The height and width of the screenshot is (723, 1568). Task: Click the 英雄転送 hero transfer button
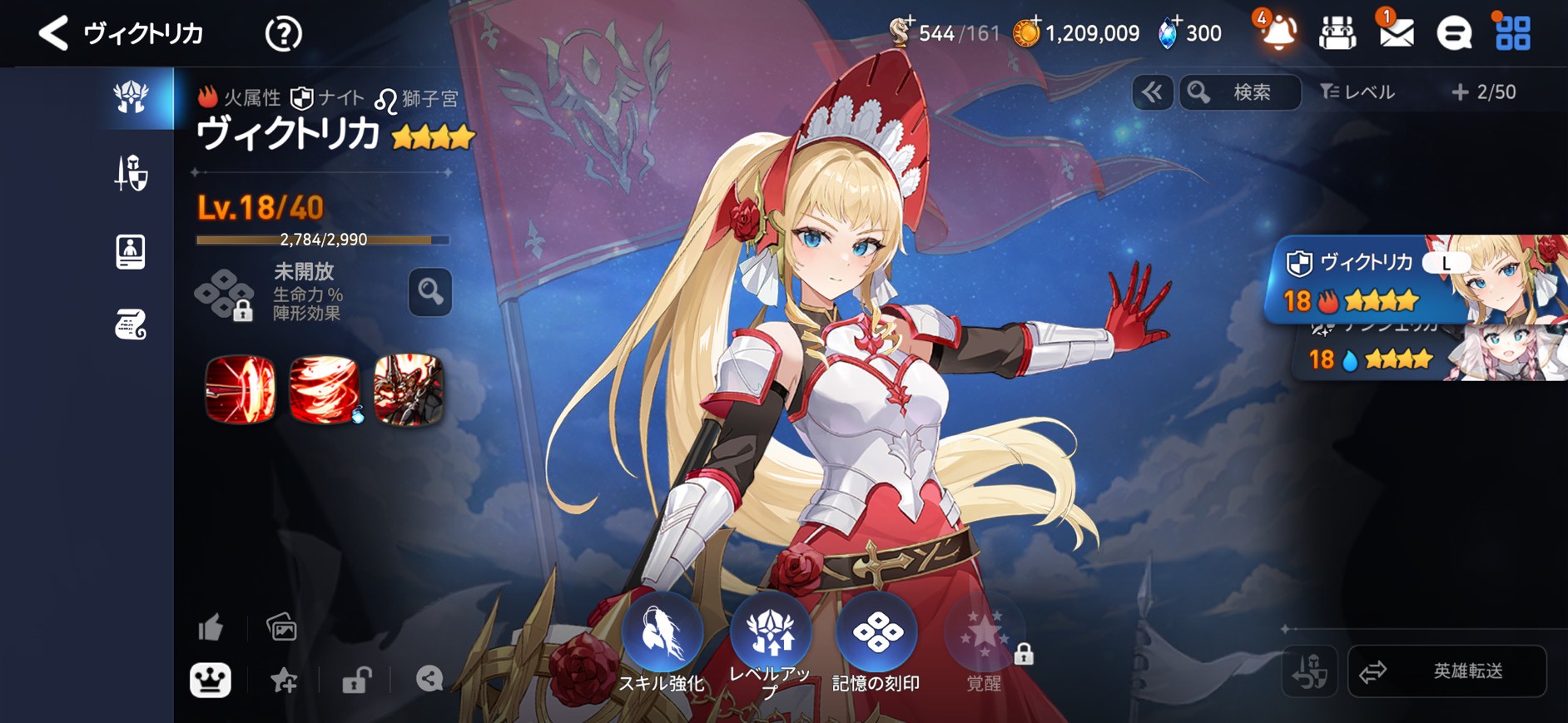(1446, 671)
